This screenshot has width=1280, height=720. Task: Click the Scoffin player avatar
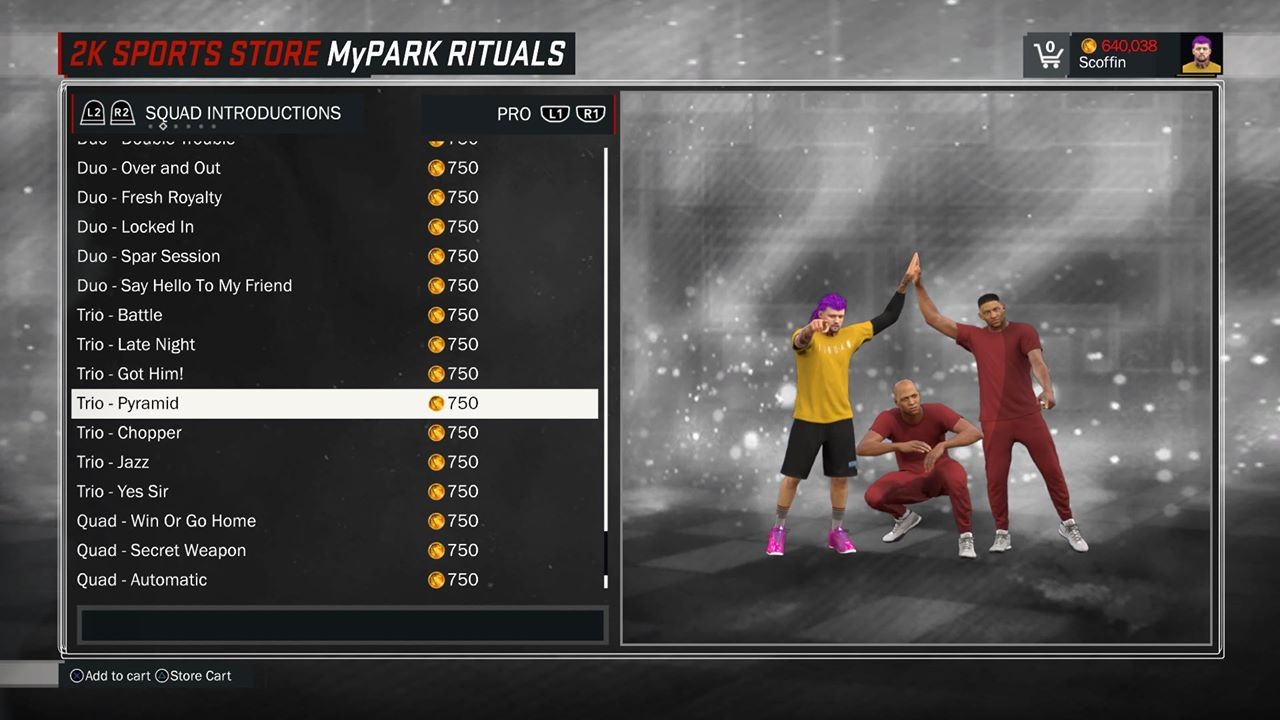pos(1201,55)
